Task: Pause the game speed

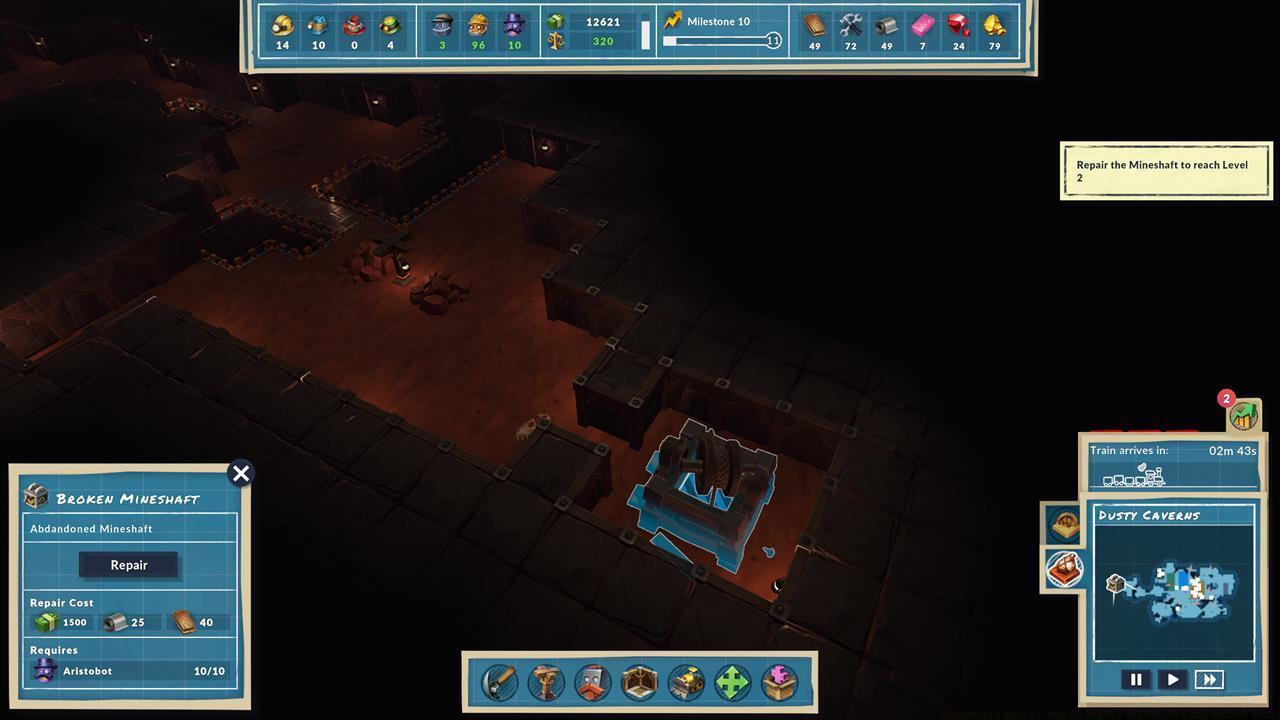Action: pos(1136,679)
